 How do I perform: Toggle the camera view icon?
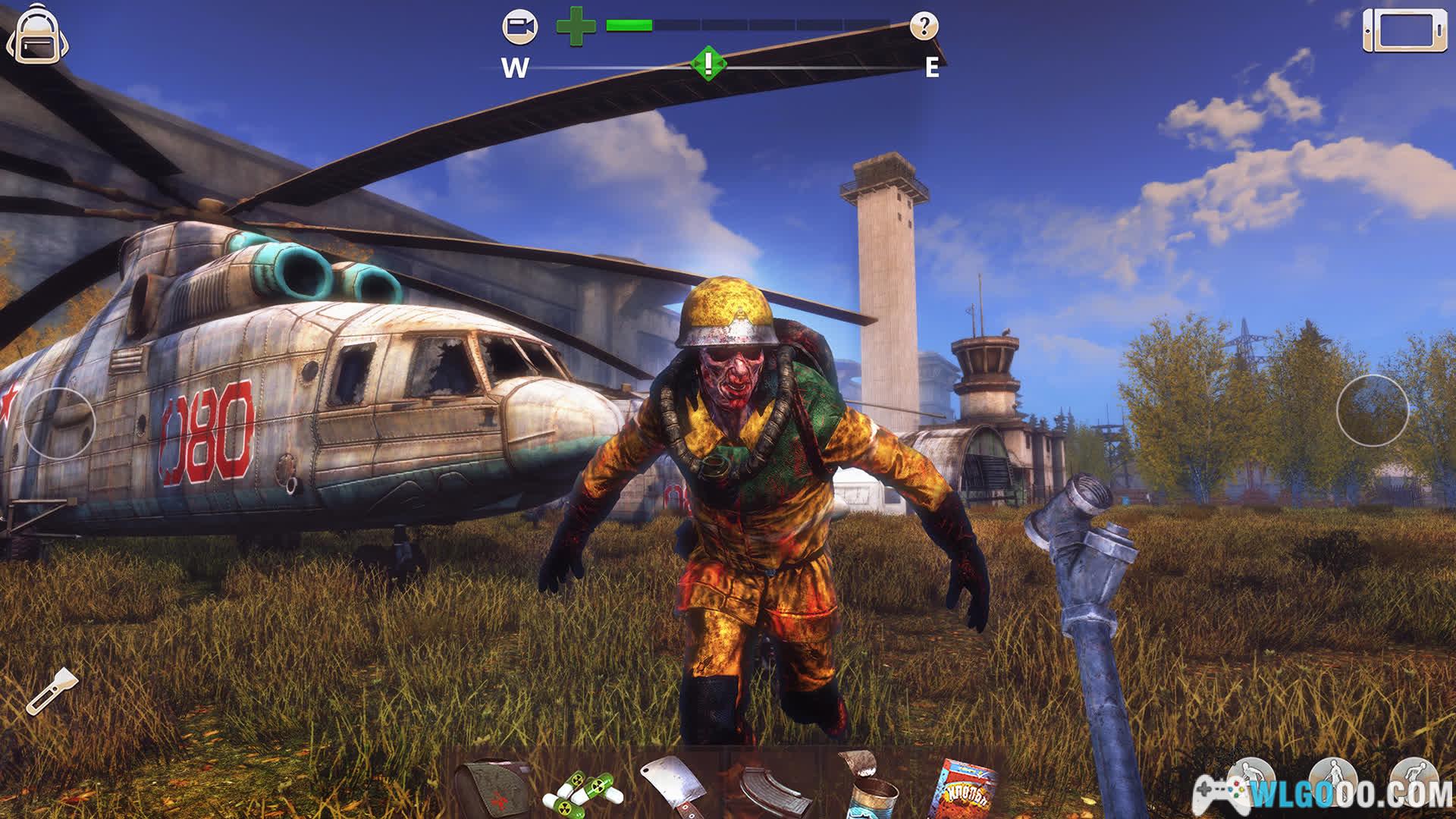point(520,28)
